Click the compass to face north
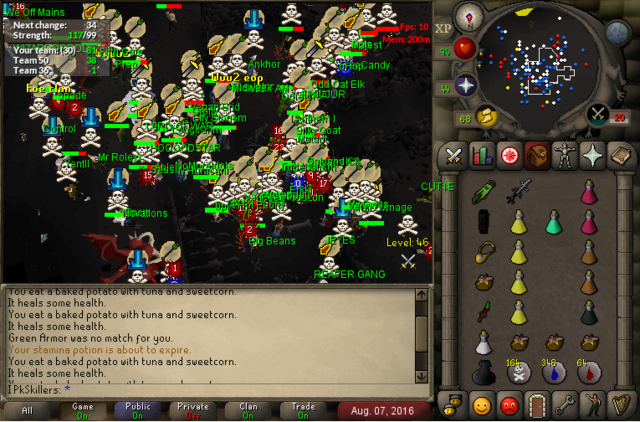640x422 pixels. click(468, 17)
